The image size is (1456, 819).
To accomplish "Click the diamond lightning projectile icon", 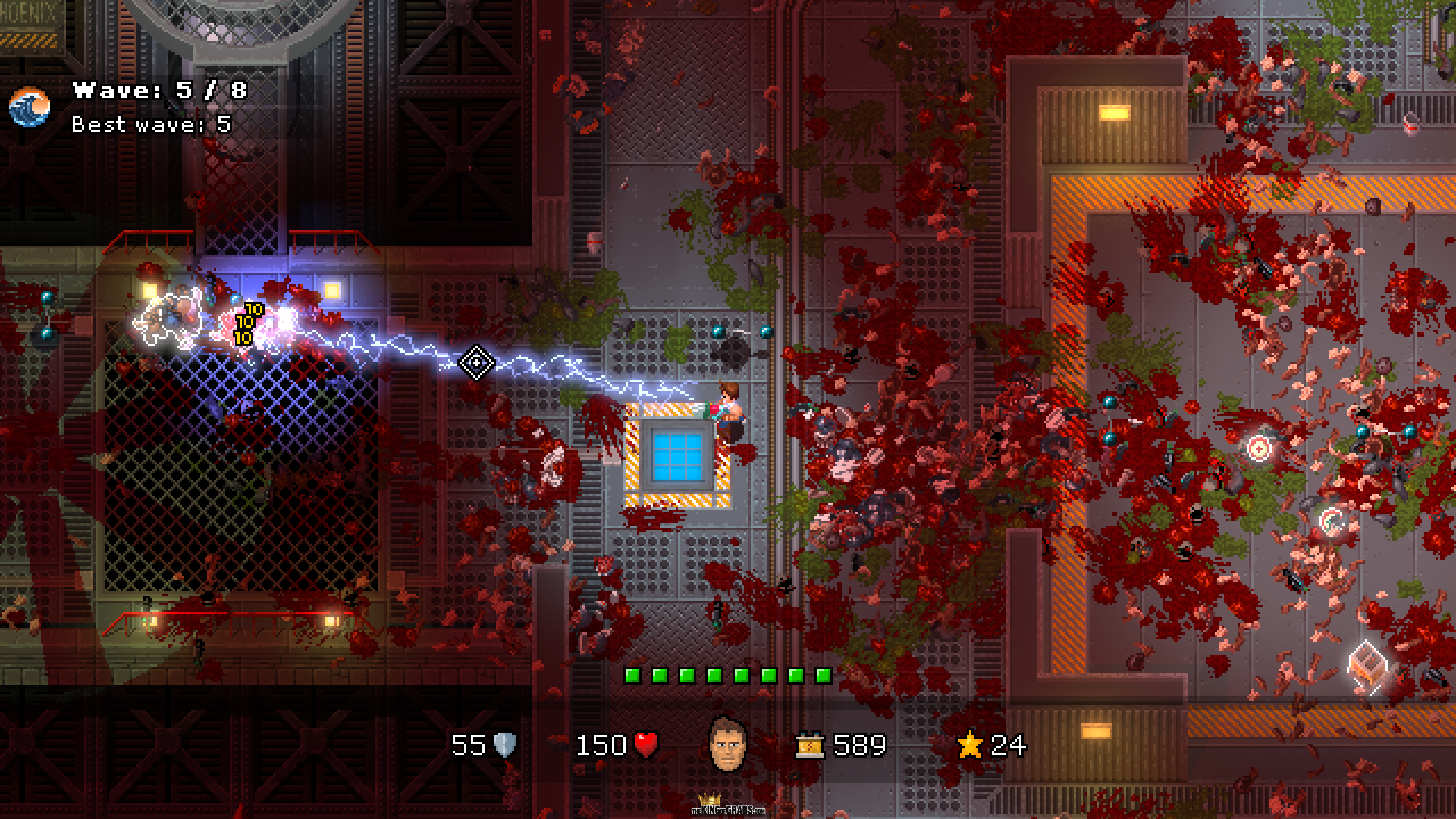I will point(477,363).
